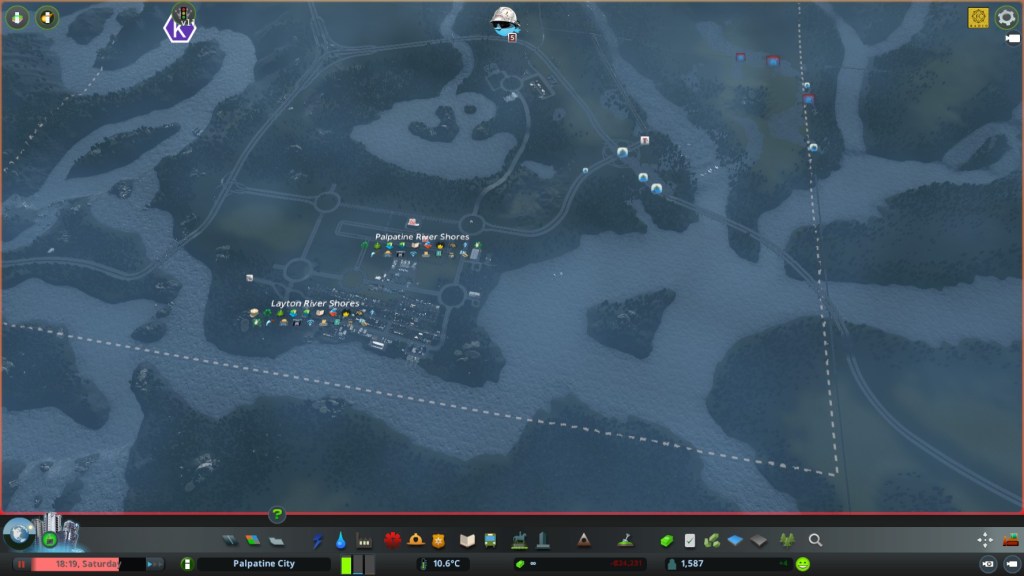Image resolution: width=1024 pixels, height=576 pixels.
Task: Open the Public Transport bus menu
Action: coord(490,540)
